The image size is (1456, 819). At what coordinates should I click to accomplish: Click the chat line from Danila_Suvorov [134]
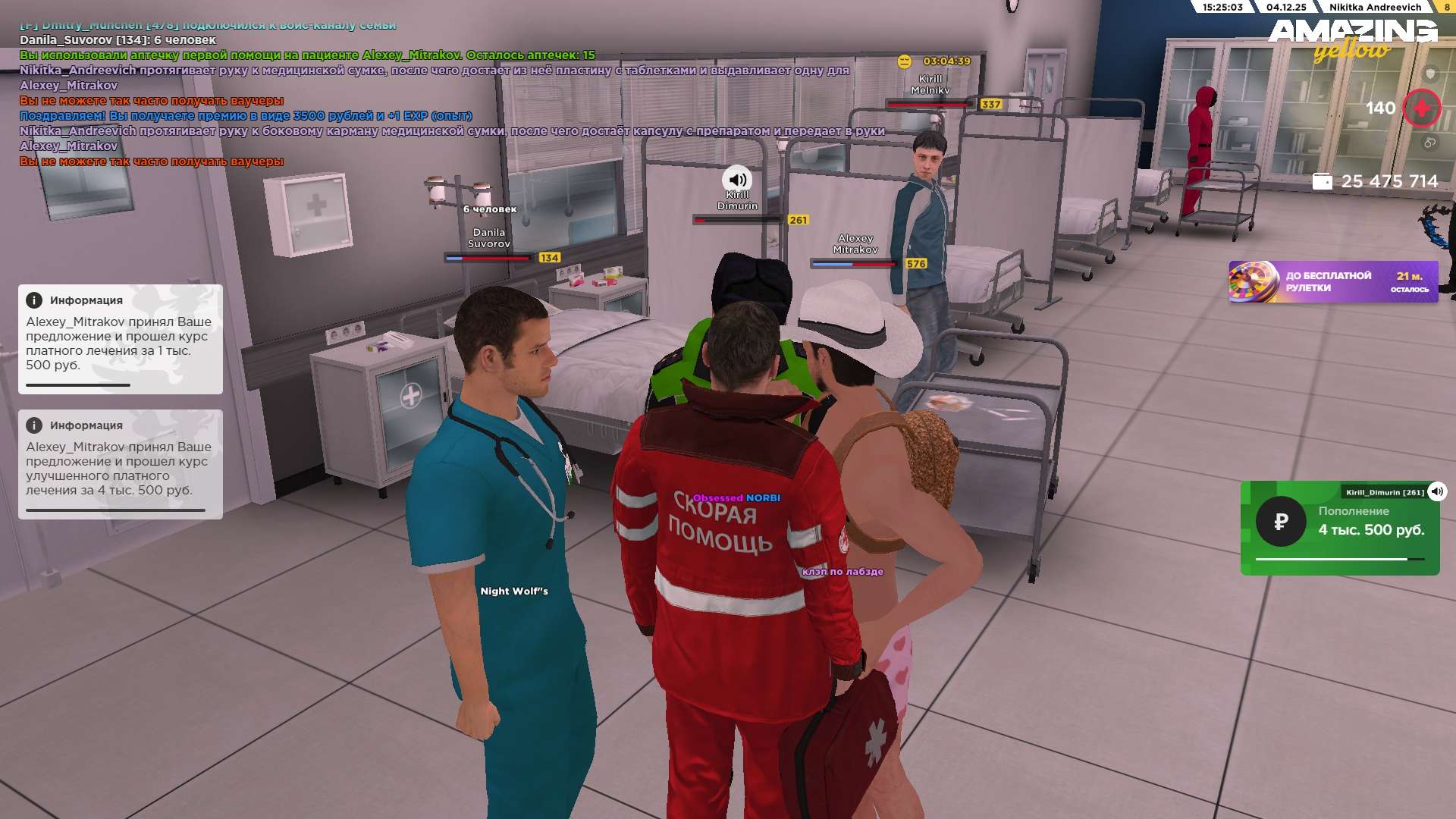(x=118, y=39)
